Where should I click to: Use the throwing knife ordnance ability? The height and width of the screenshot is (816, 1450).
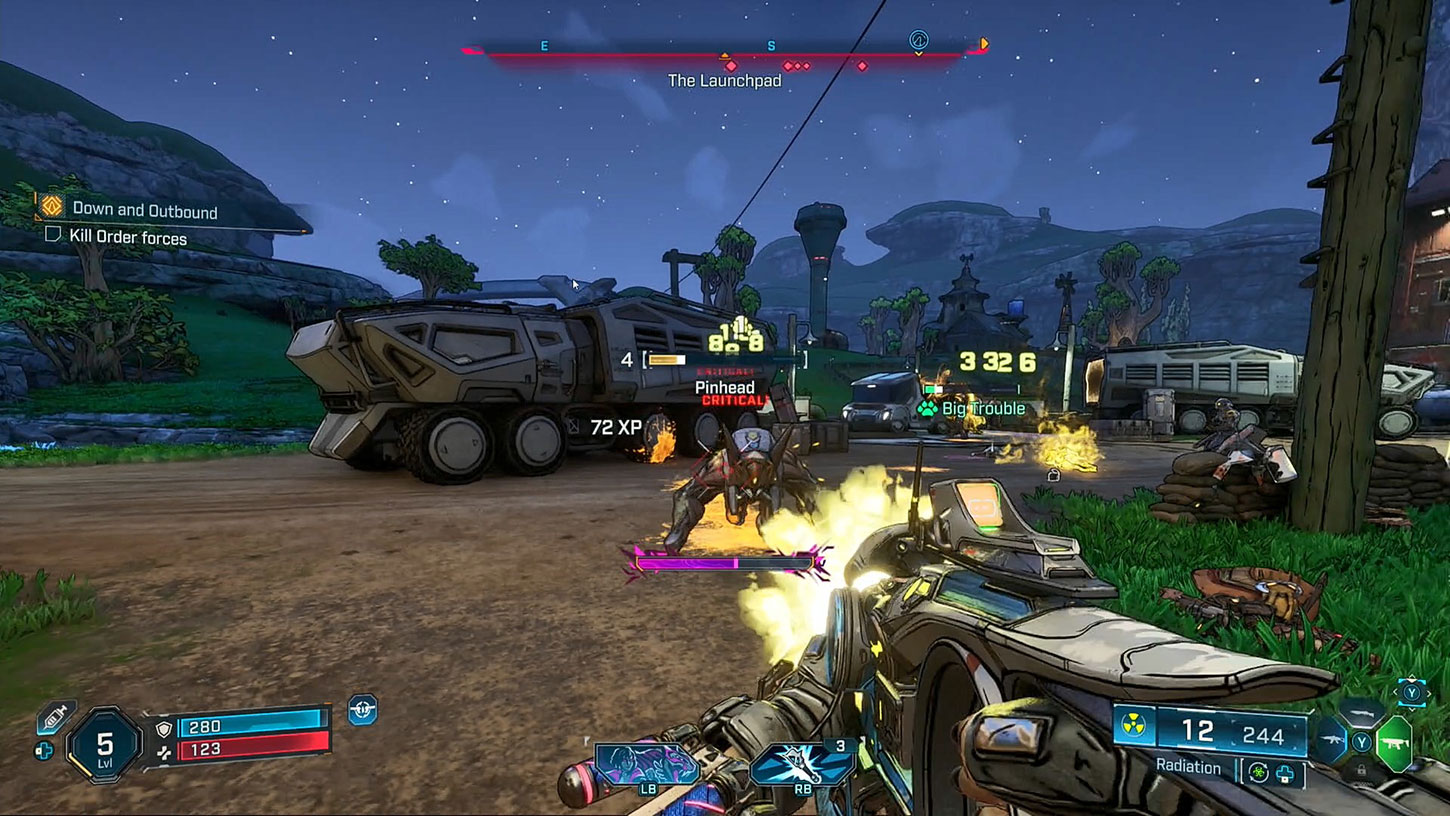click(802, 764)
